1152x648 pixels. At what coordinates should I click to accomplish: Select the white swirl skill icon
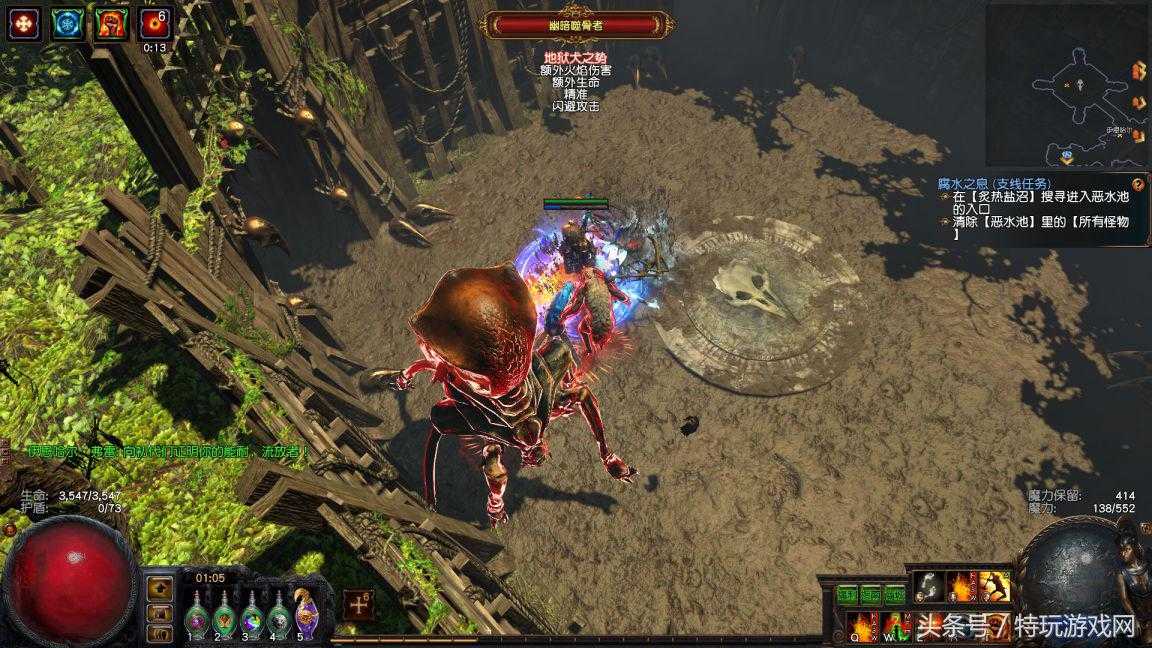point(929,587)
